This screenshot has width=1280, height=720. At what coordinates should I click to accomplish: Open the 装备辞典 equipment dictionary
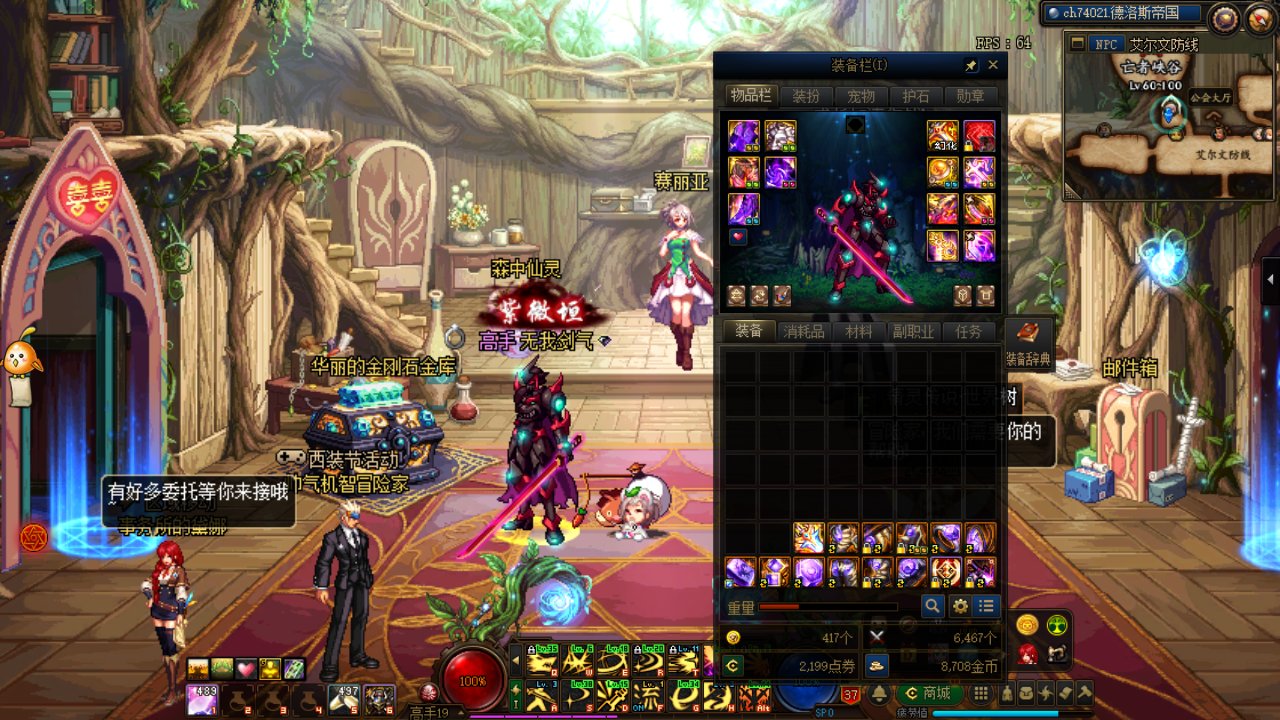pos(1028,343)
